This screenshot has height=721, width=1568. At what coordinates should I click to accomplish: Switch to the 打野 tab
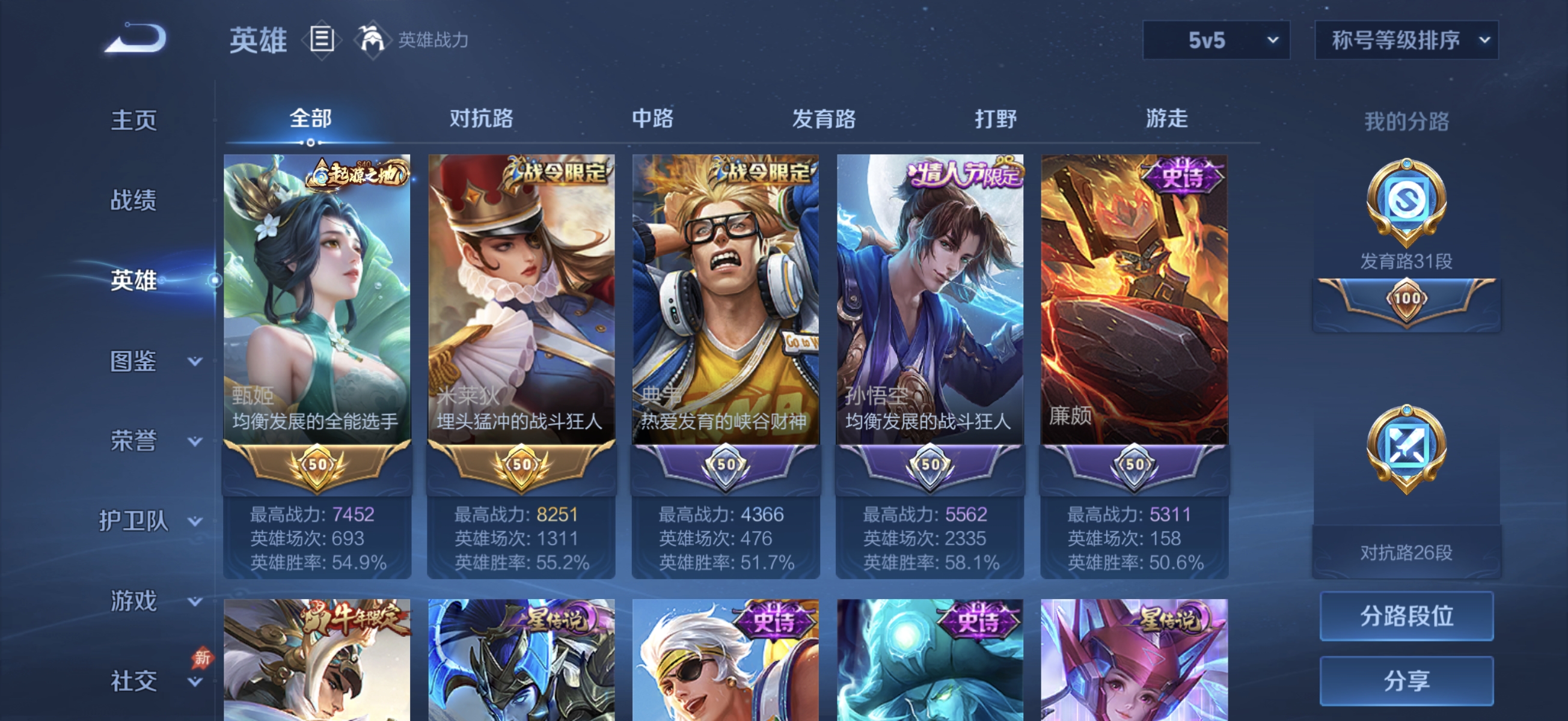tap(994, 120)
